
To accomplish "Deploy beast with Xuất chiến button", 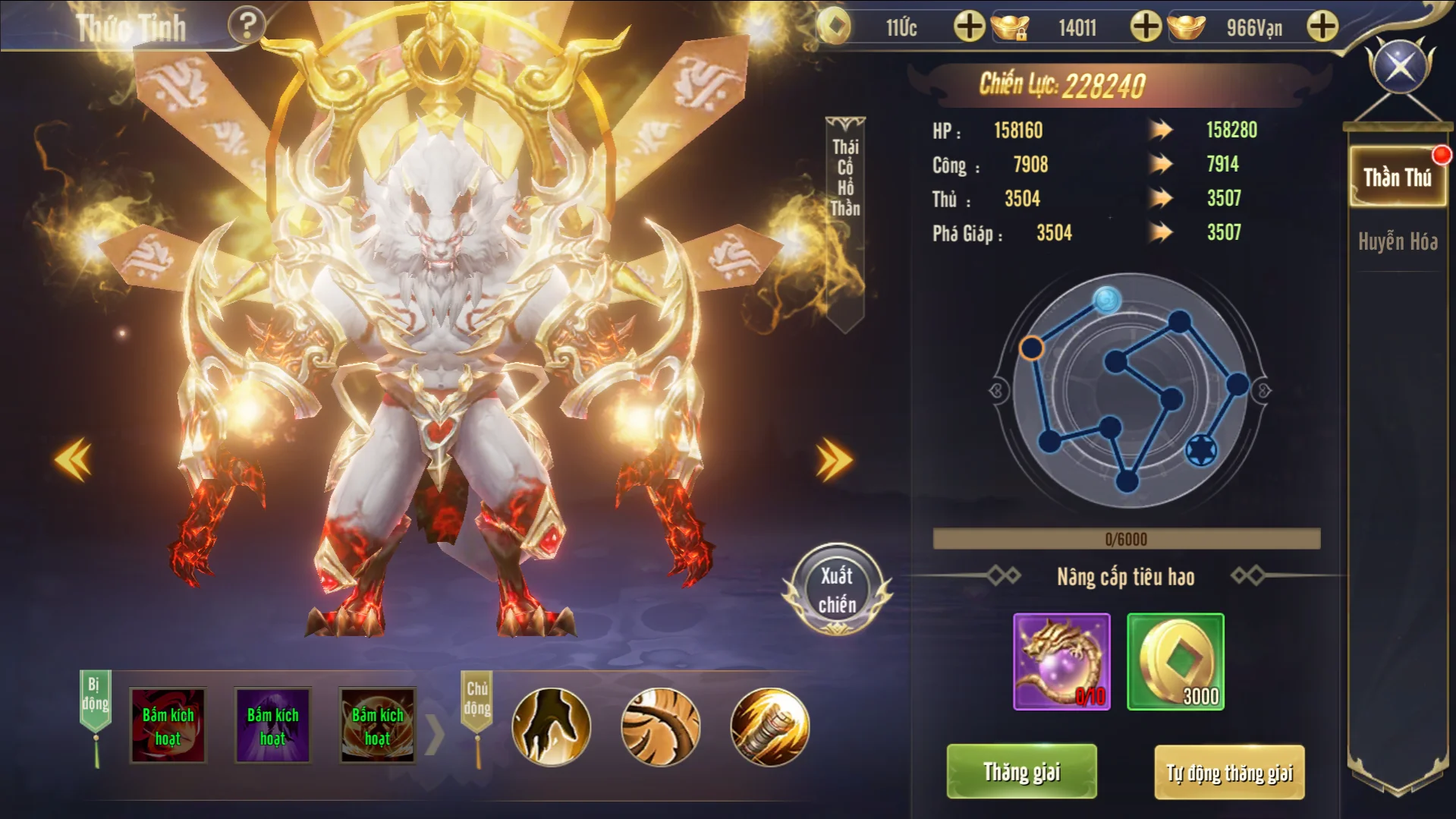I will pos(837,590).
